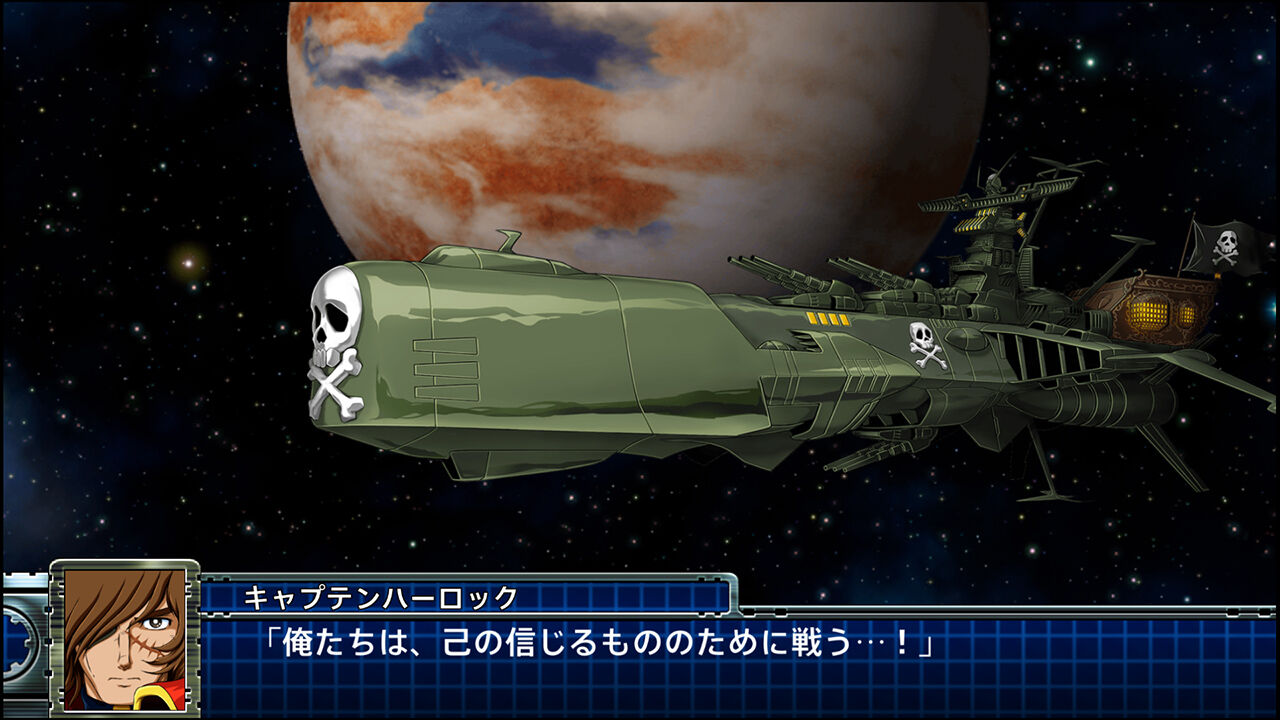
Task: Click the planet in the background
Action: [x=600, y=130]
